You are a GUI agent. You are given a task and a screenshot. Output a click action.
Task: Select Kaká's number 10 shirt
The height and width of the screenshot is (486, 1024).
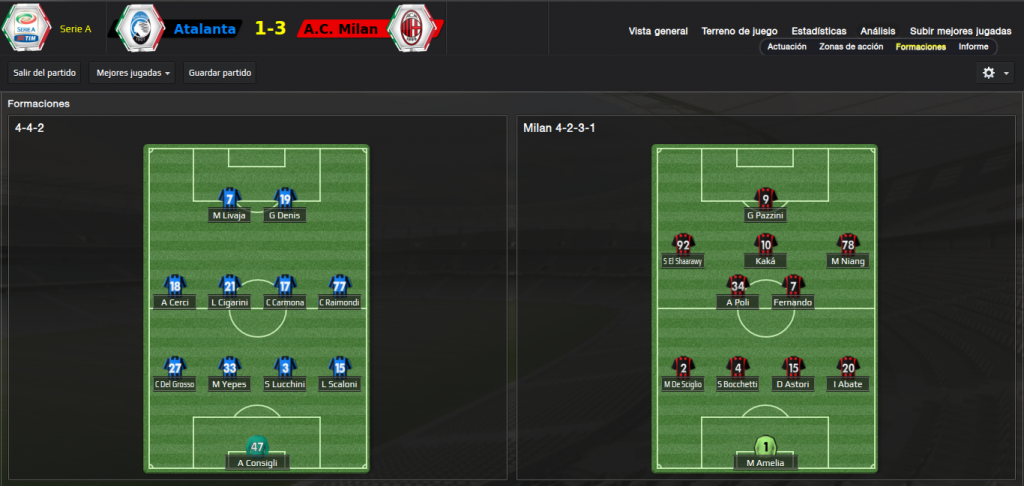coord(765,246)
